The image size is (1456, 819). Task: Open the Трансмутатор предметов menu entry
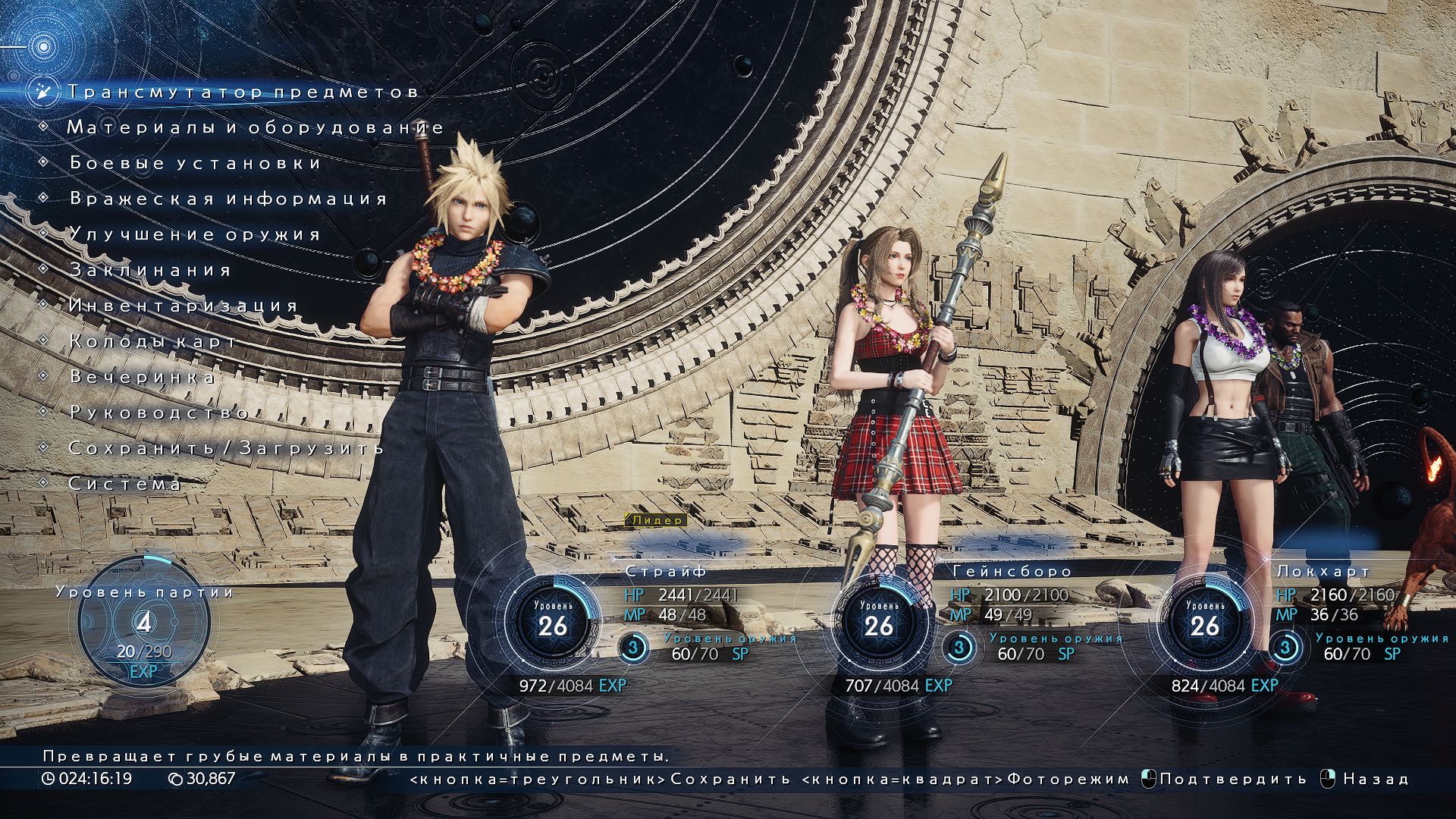coord(243,92)
